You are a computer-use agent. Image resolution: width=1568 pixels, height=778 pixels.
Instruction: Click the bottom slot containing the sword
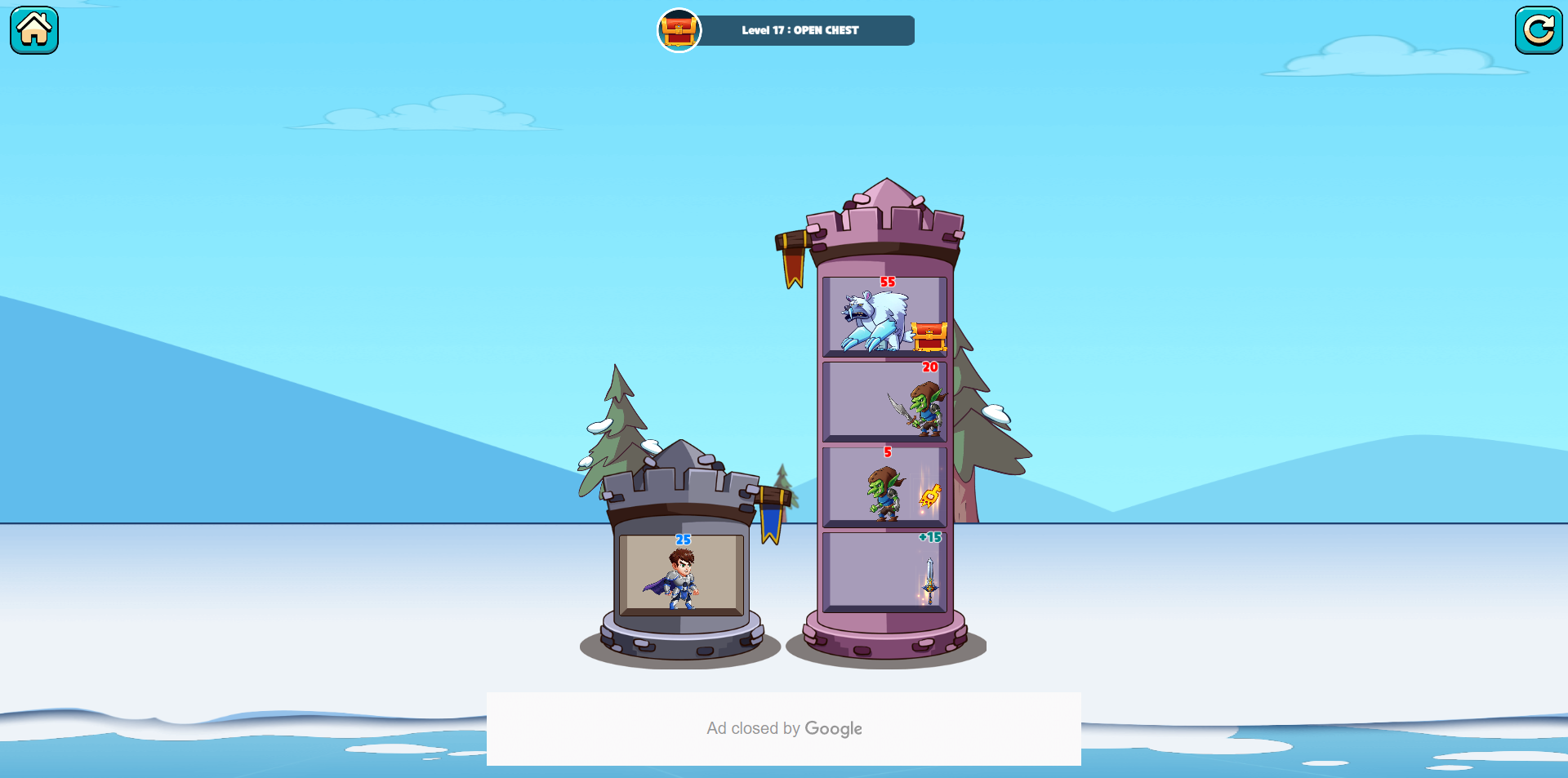pos(884,571)
